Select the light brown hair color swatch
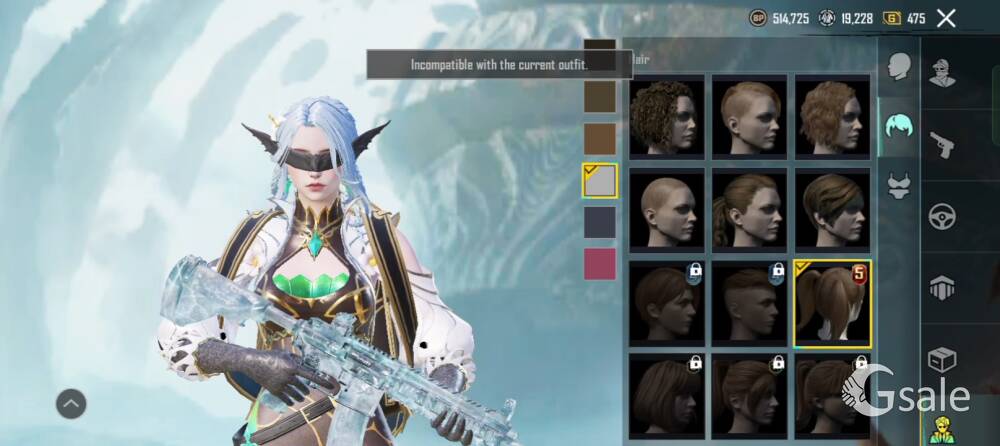 pyautogui.click(x=600, y=138)
